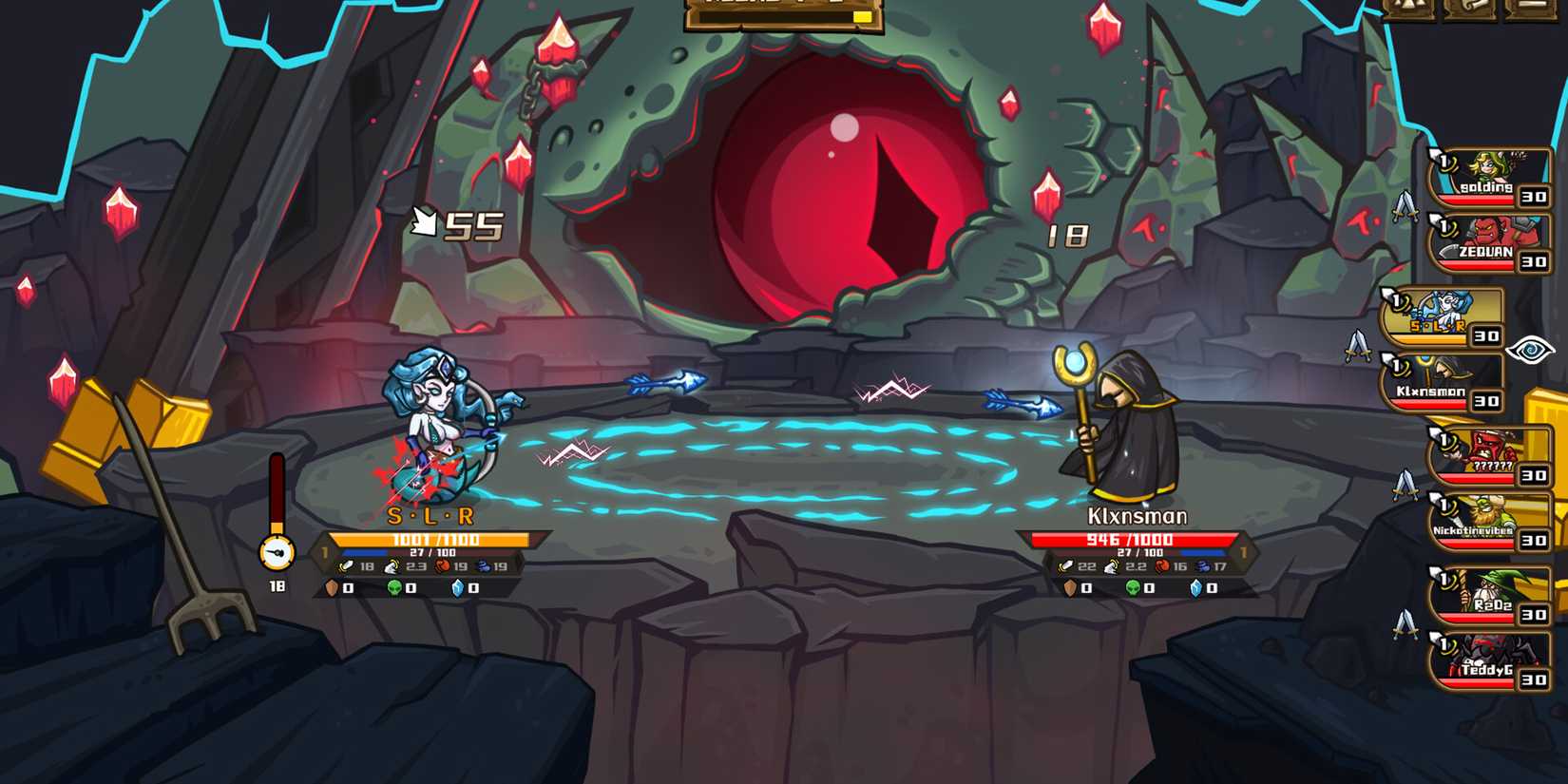Click S·L·R's attack sword stat icon
Viewport: 1568px width, 784px height.
(x=345, y=566)
